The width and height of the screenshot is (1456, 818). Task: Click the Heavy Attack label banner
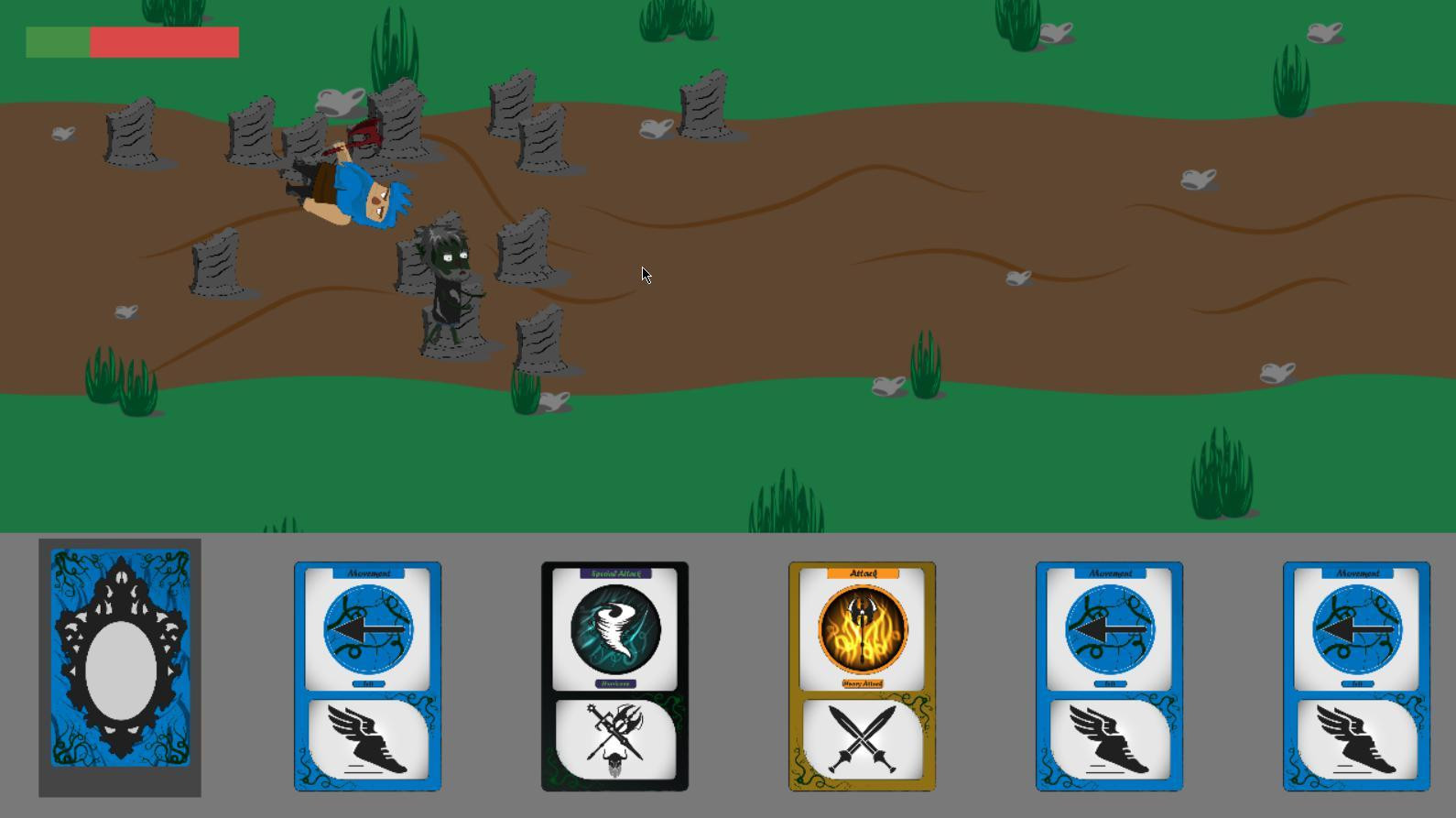click(x=862, y=684)
